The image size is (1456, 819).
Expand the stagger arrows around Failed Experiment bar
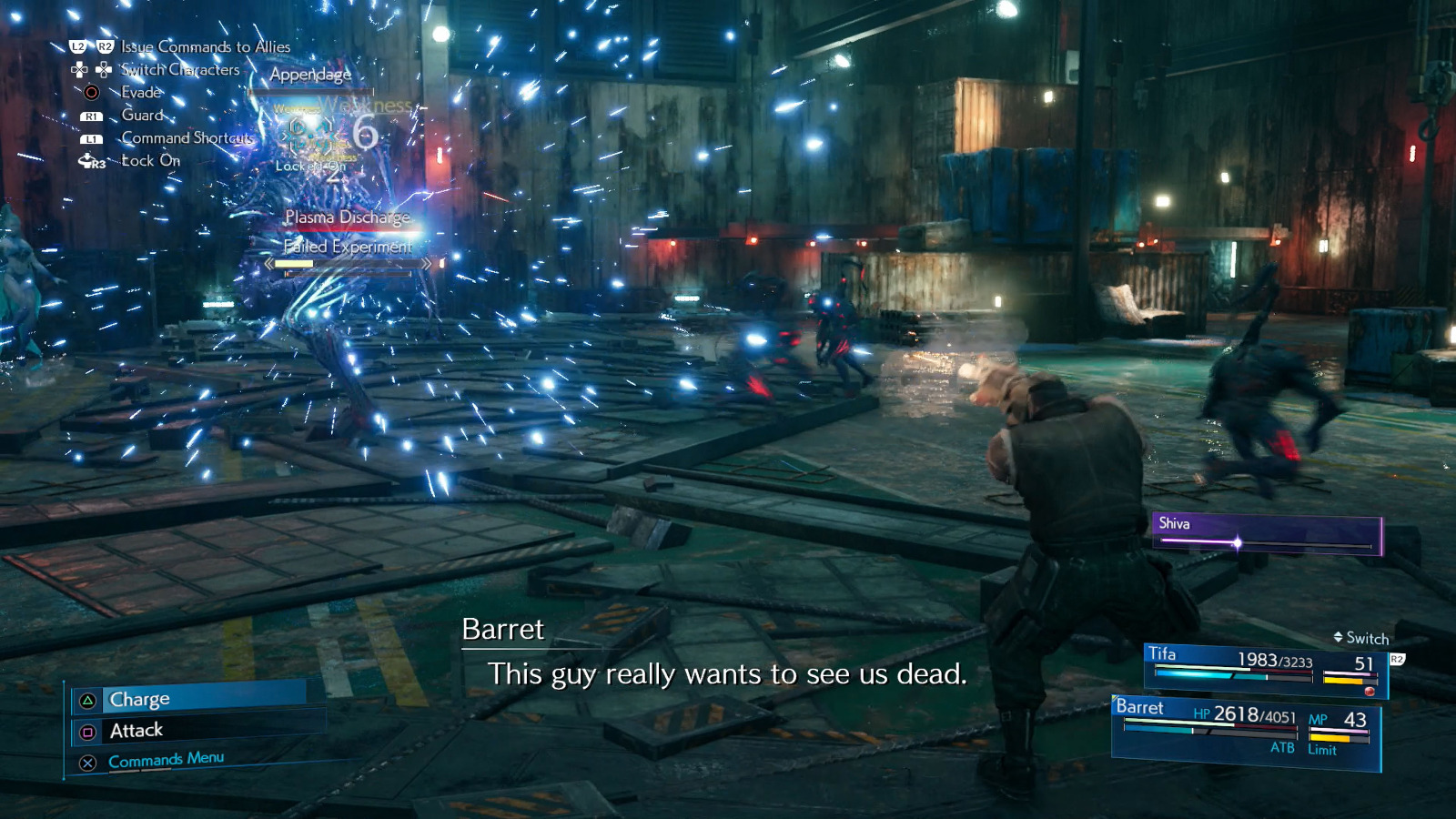point(269,263)
